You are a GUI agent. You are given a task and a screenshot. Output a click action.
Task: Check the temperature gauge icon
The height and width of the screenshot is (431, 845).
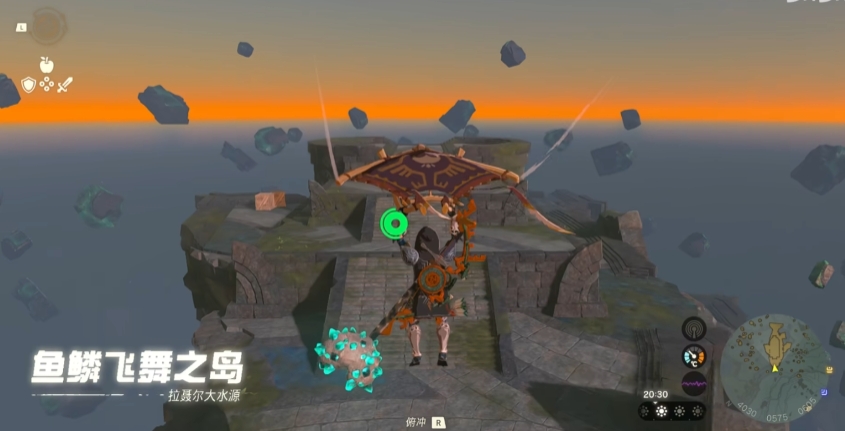[694, 356]
